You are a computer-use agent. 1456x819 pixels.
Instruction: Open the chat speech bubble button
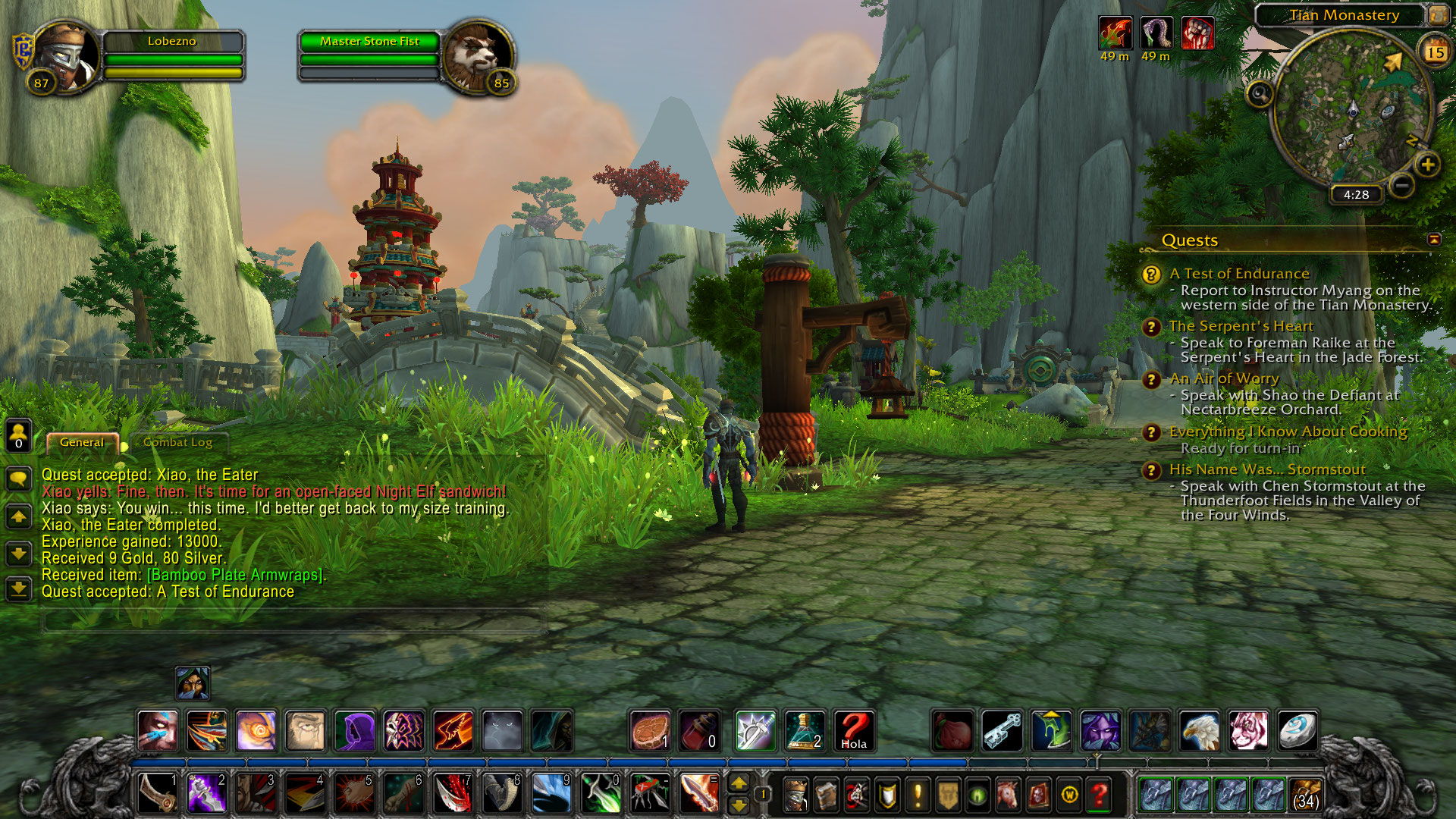18,479
